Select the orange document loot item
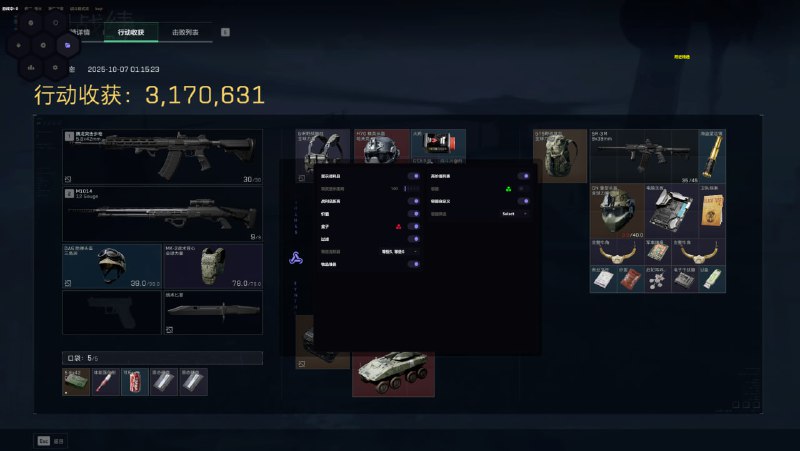Screen dimensions: 800x451 (x=711, y=209)
